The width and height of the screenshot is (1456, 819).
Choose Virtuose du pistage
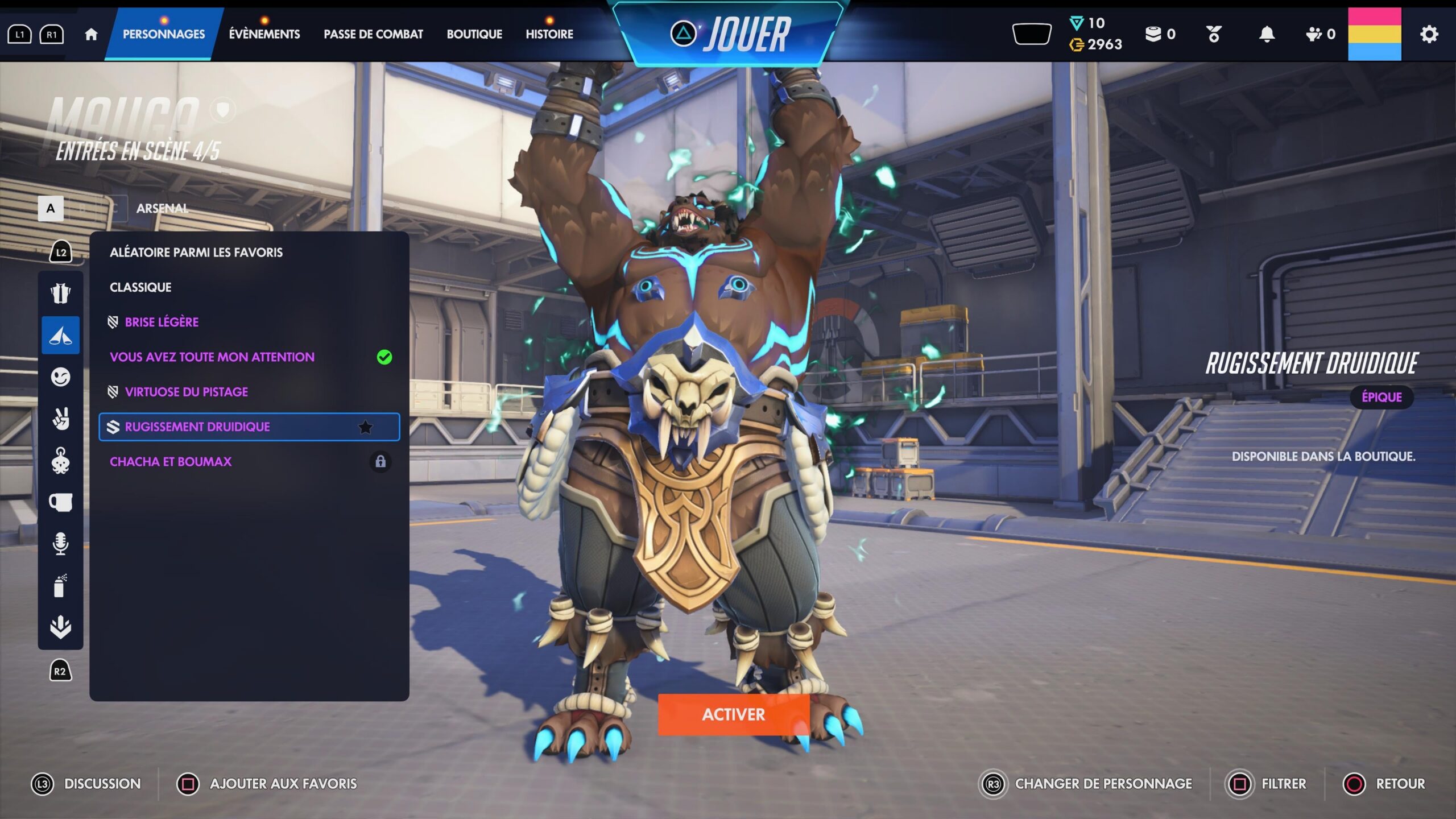click(x=186, y=392)
